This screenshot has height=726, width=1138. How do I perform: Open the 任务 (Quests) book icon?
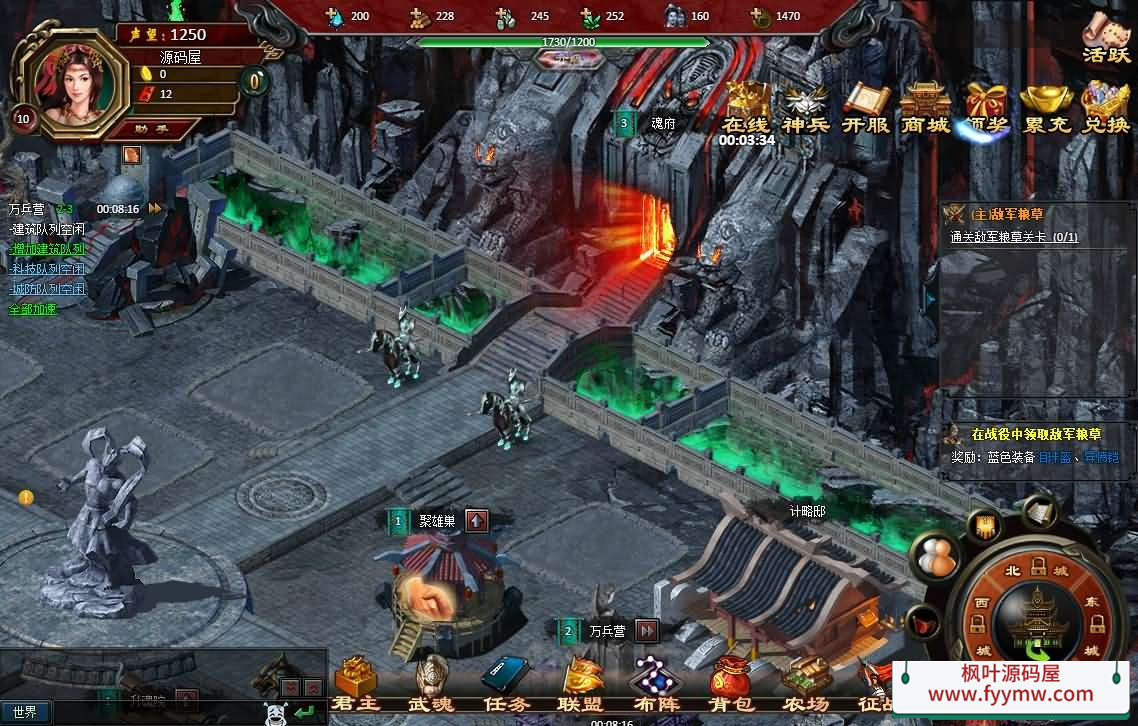[x=505, y=682]
